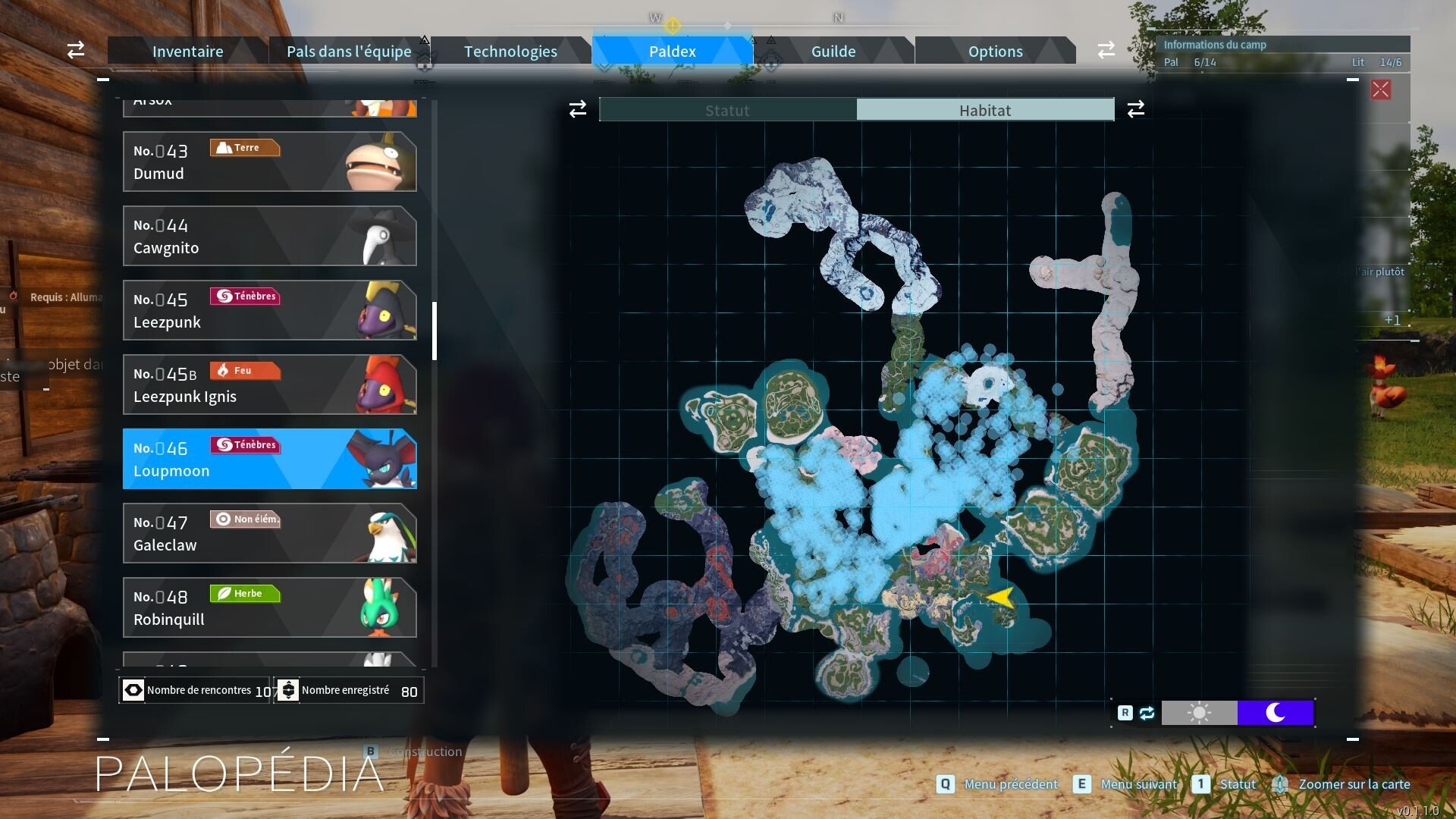Click the Paldex list scrollbar
Screen dimensions: 1456x819
(x=435, y=331)
